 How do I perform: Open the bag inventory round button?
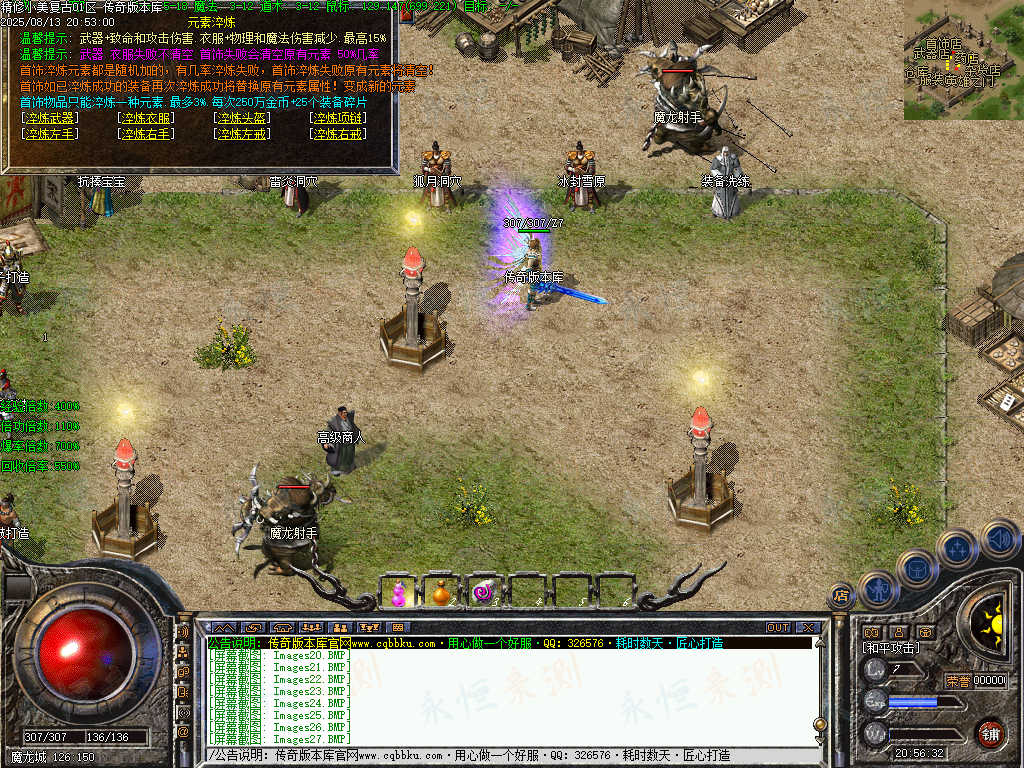point(917,569)
